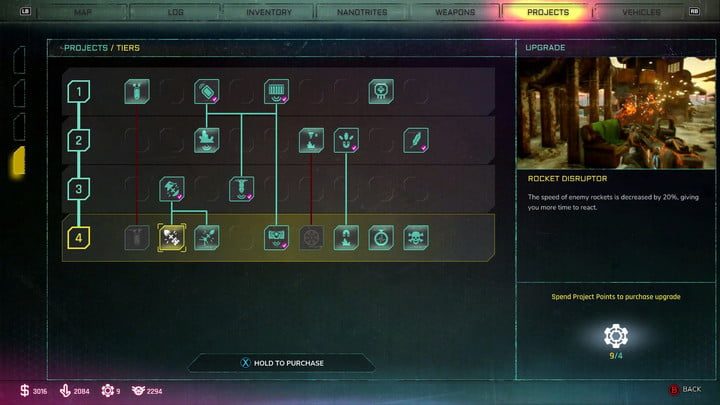Switch to the Inventory tab
Image resolution: width=720 pixels, height=405 pixels.
(269, 12)
